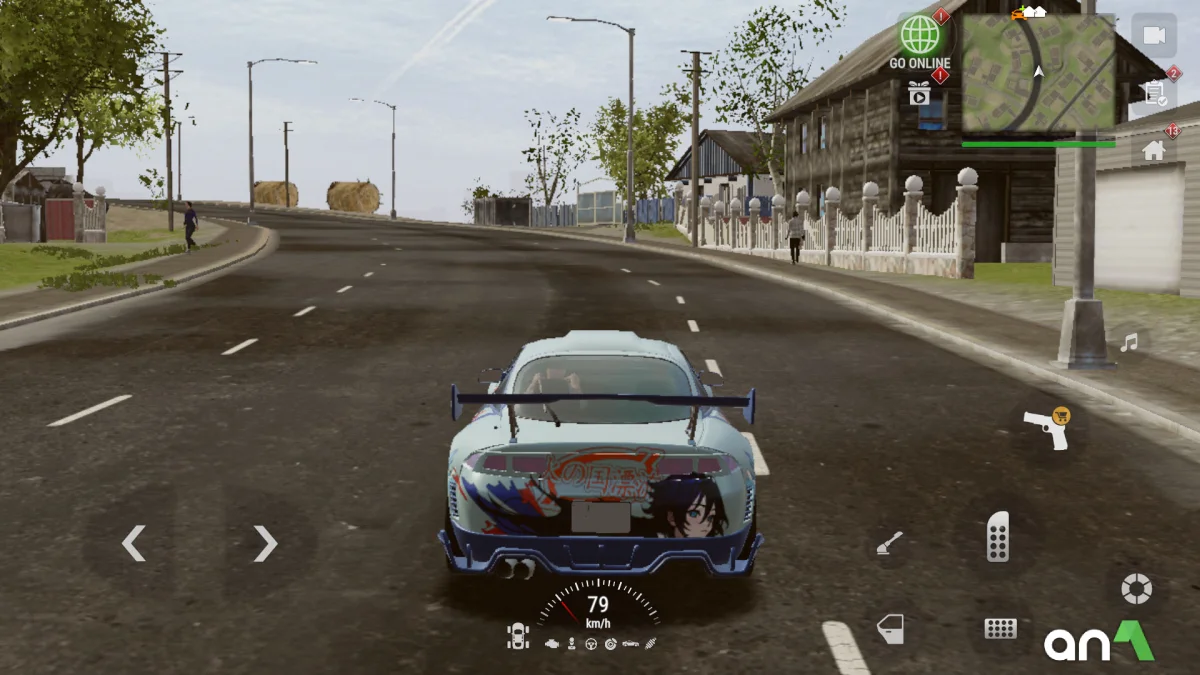This screenshot has height=675, width=1200.
Task: Open the minimap
Action: (x=1038, y=73)
